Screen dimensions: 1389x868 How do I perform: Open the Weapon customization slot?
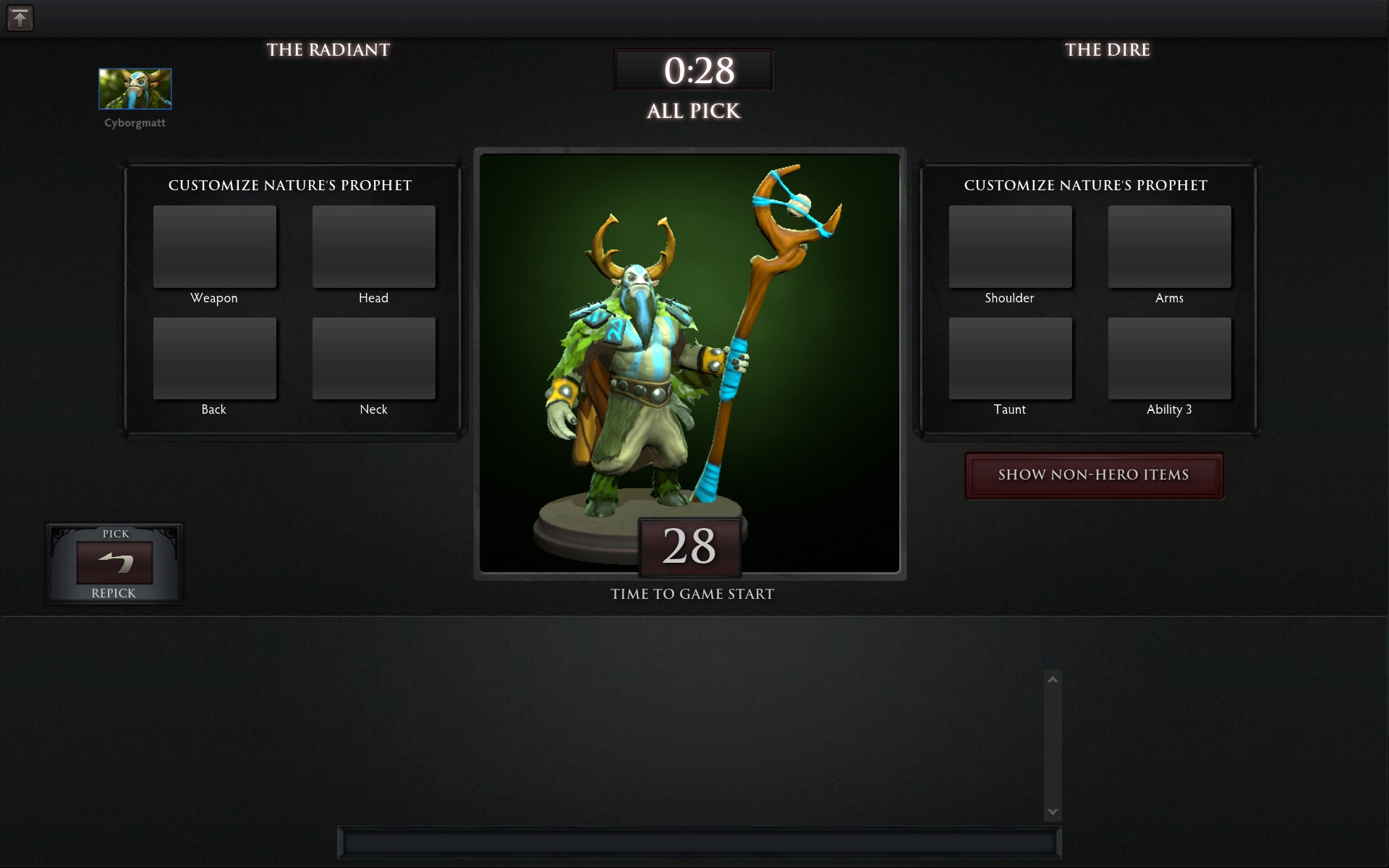[214, 247]
